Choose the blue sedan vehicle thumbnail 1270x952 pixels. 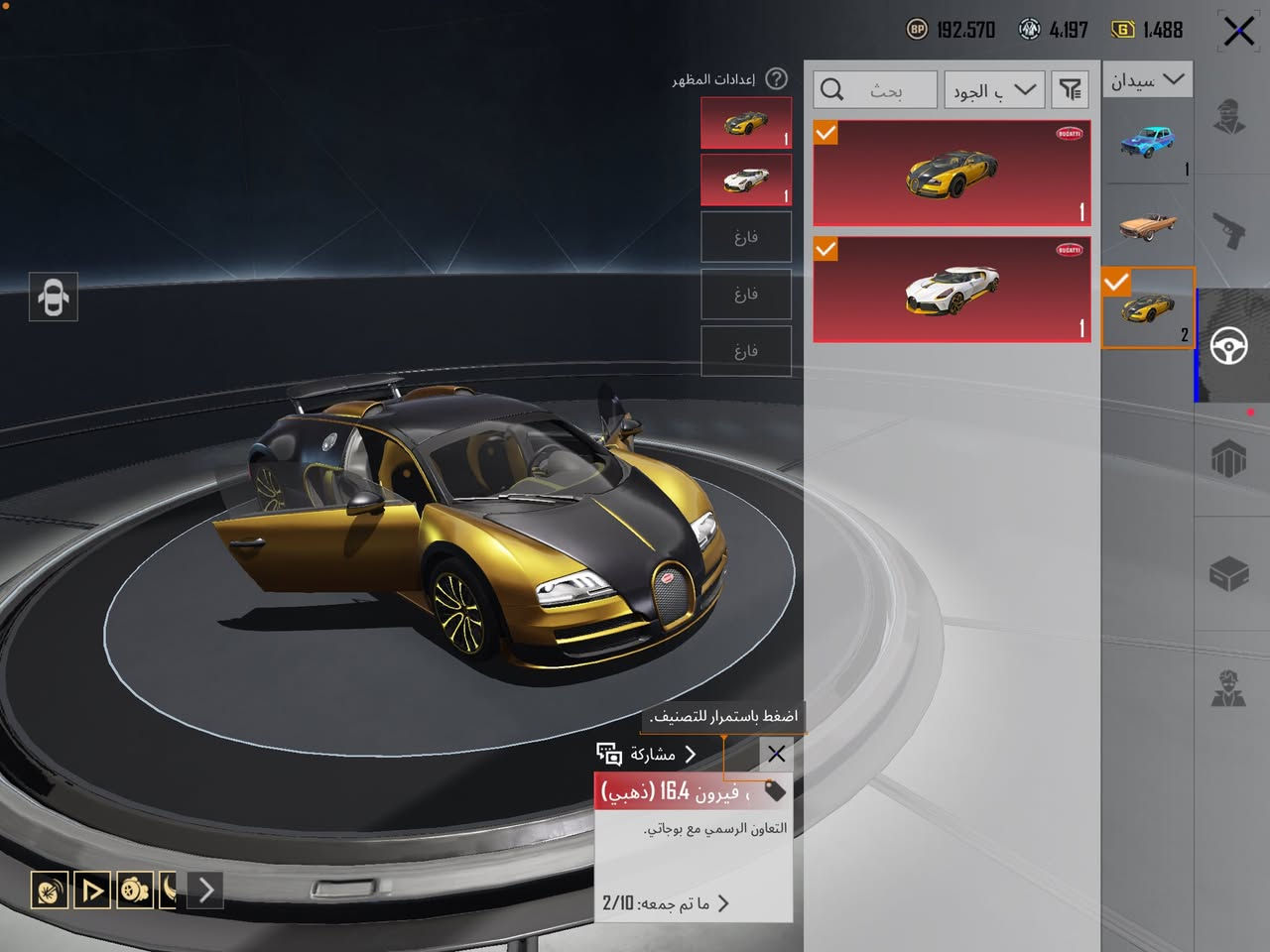(x=1147, y=144)
